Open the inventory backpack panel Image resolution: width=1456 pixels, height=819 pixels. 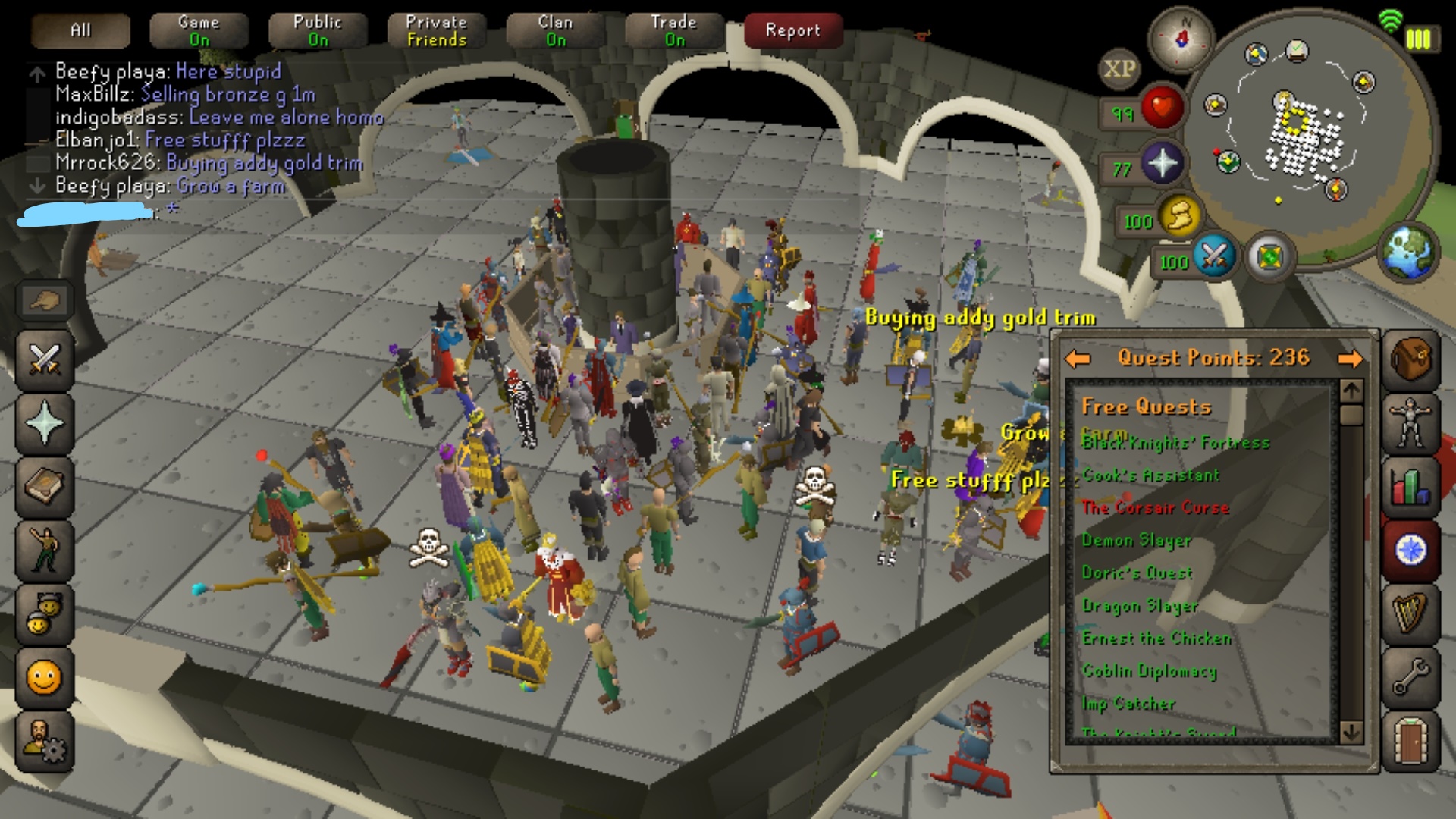coord(1412,360)
